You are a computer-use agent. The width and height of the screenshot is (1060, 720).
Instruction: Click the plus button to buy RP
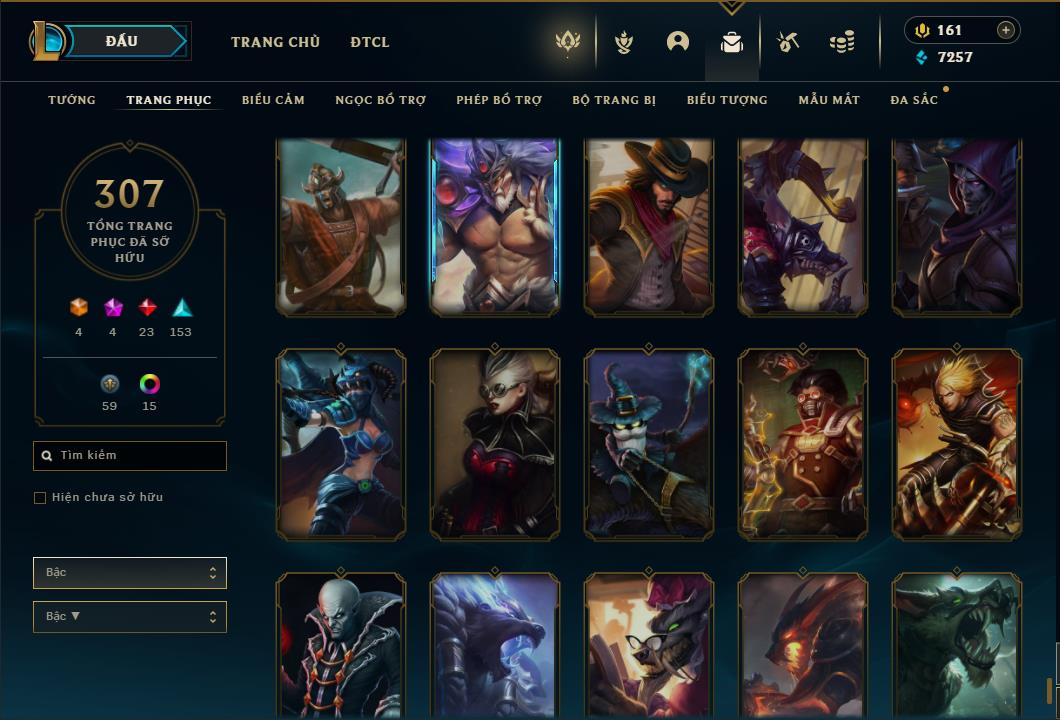click(1006, 30)
